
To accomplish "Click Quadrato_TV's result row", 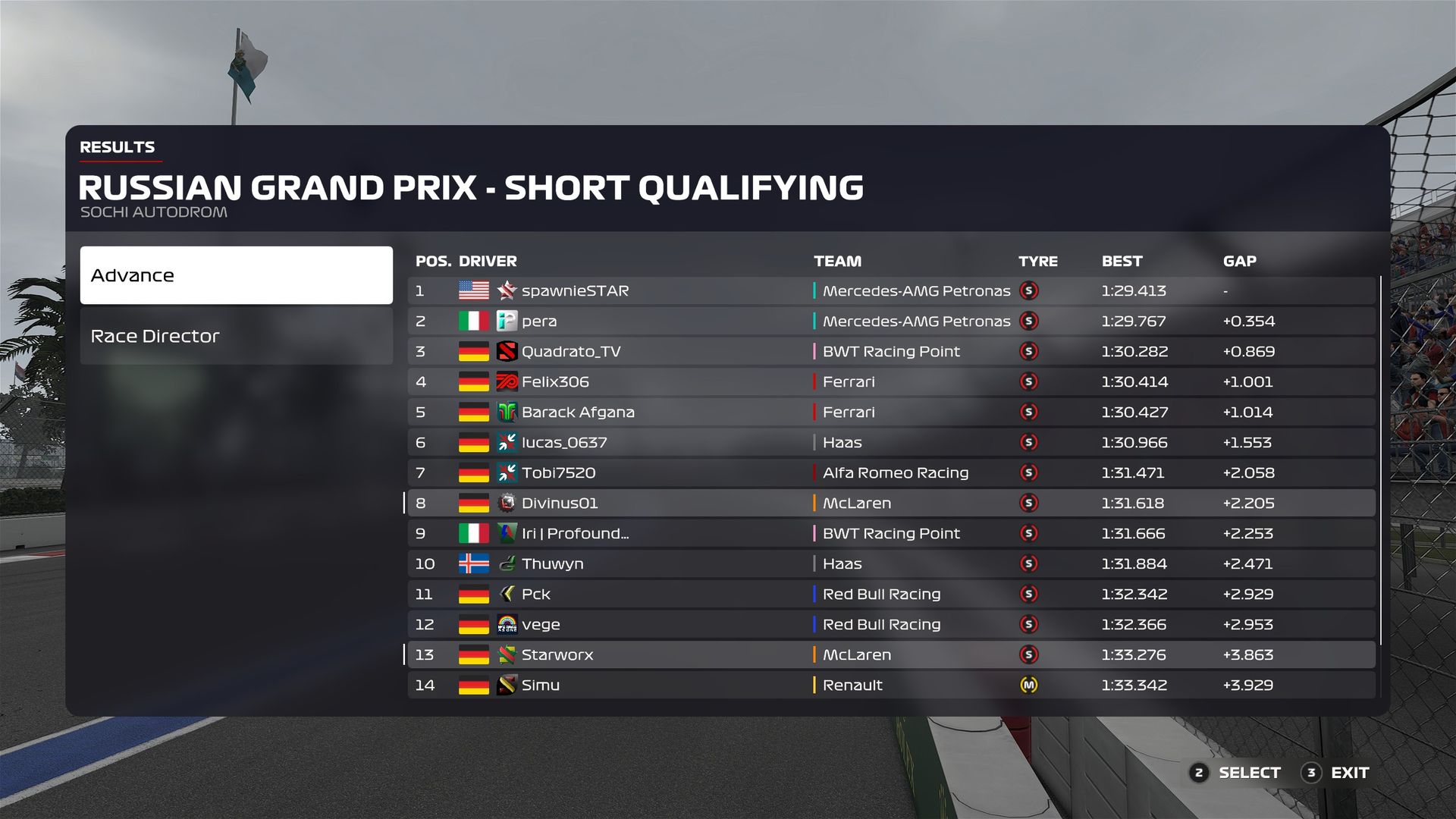I will pyautogui.click(x=890, y=351).
